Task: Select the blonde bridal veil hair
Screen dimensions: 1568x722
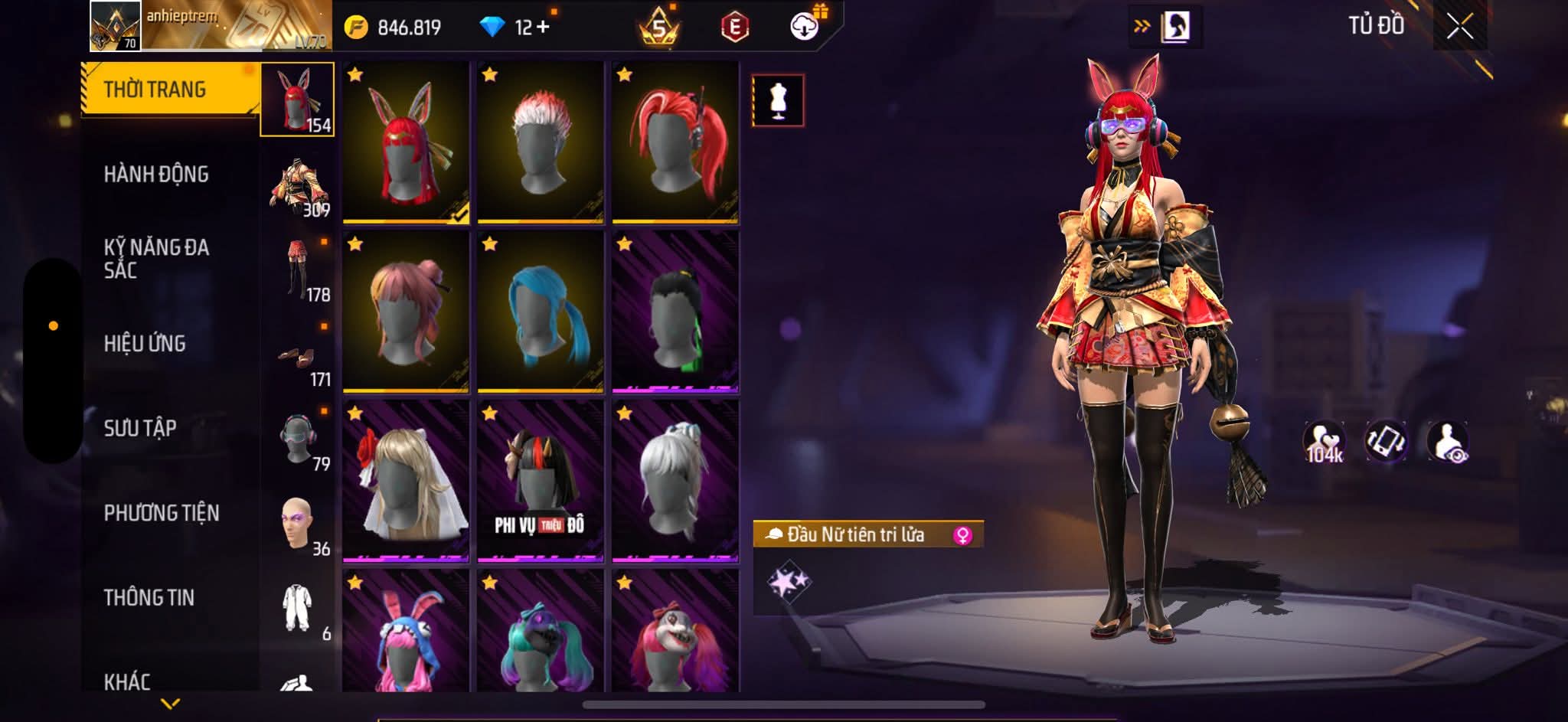Action: click(406, 481)
